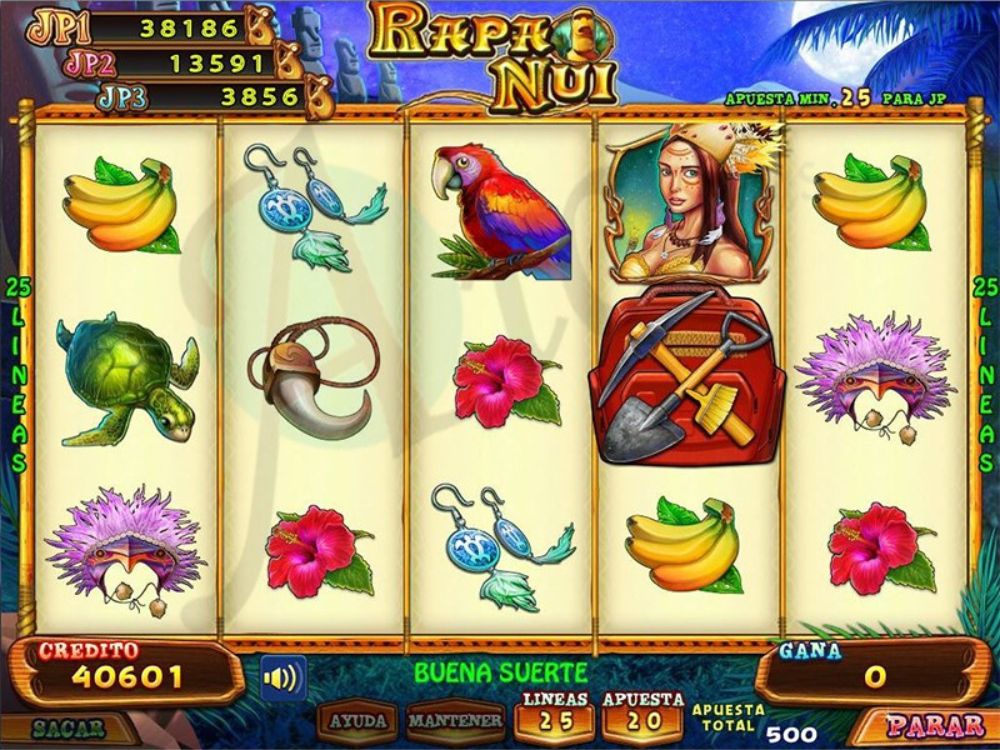Cash out with the SACAR button

click(x=68, y=728)
